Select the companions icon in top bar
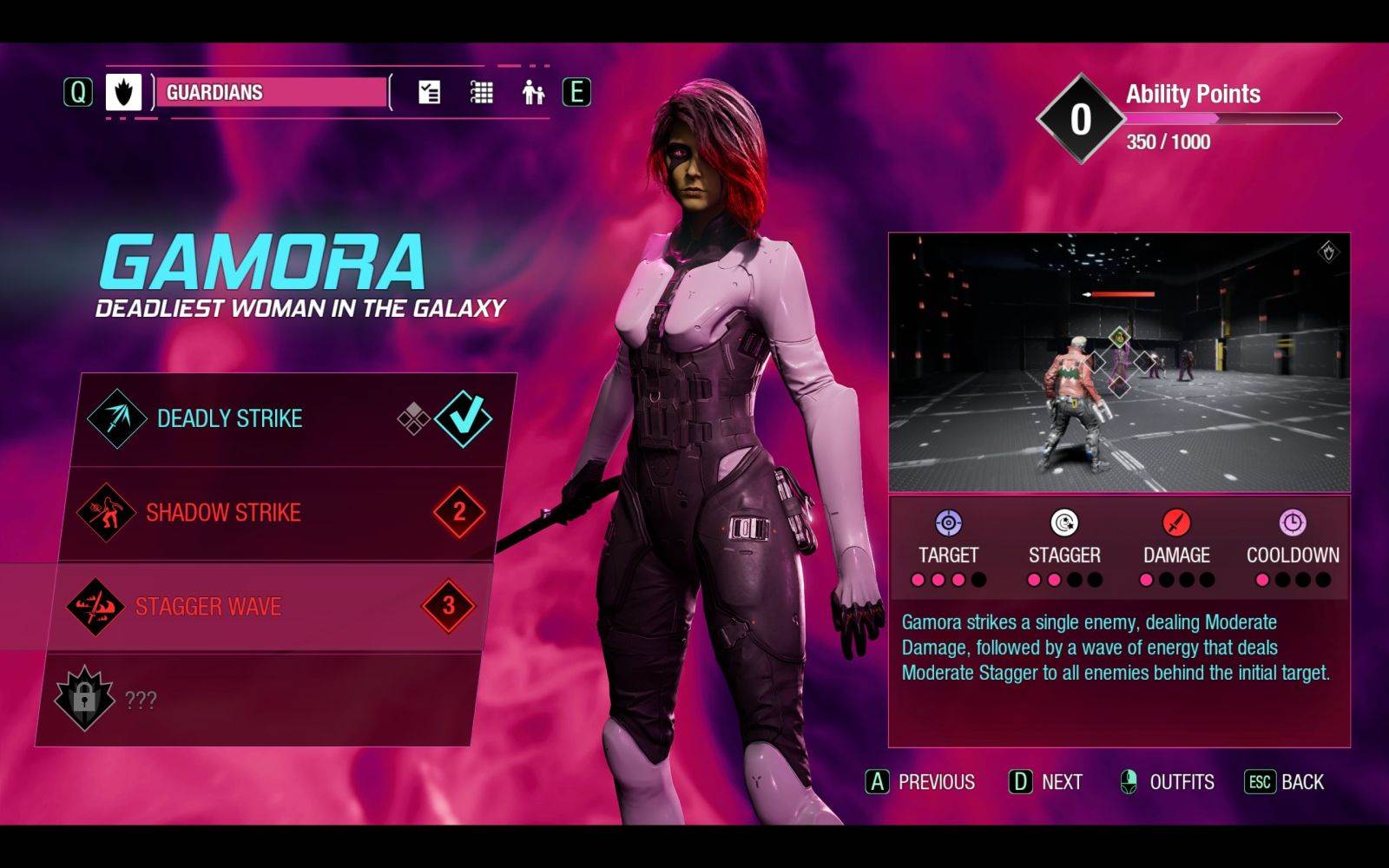This screenshot has height=868, width=1389. 532,90
